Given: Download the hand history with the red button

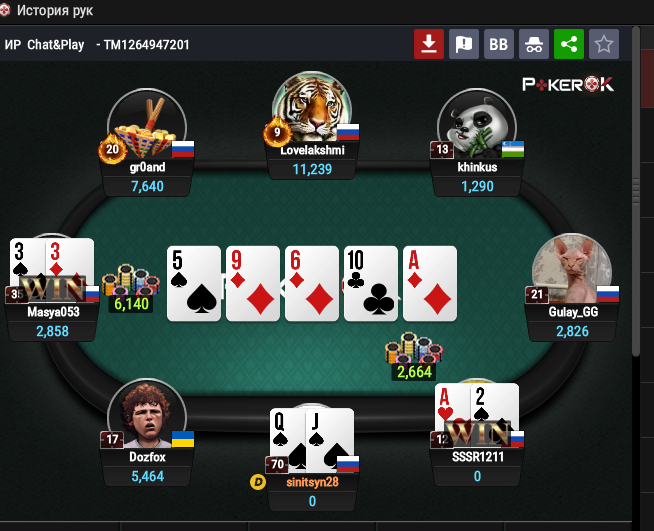Looking at the screenshot, I should tap(429, 44).
